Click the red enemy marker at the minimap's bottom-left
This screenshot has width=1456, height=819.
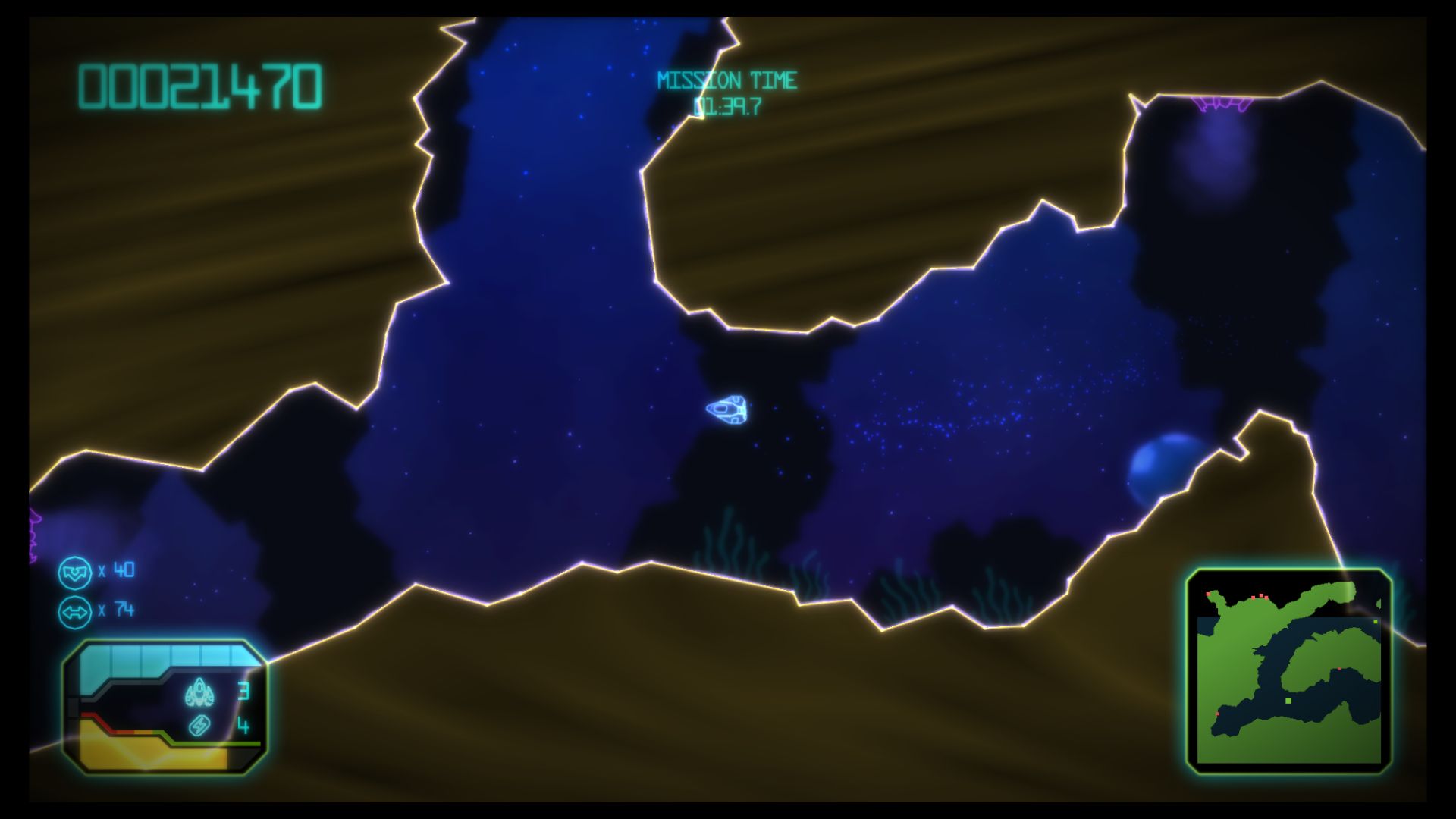point(1218,714)
